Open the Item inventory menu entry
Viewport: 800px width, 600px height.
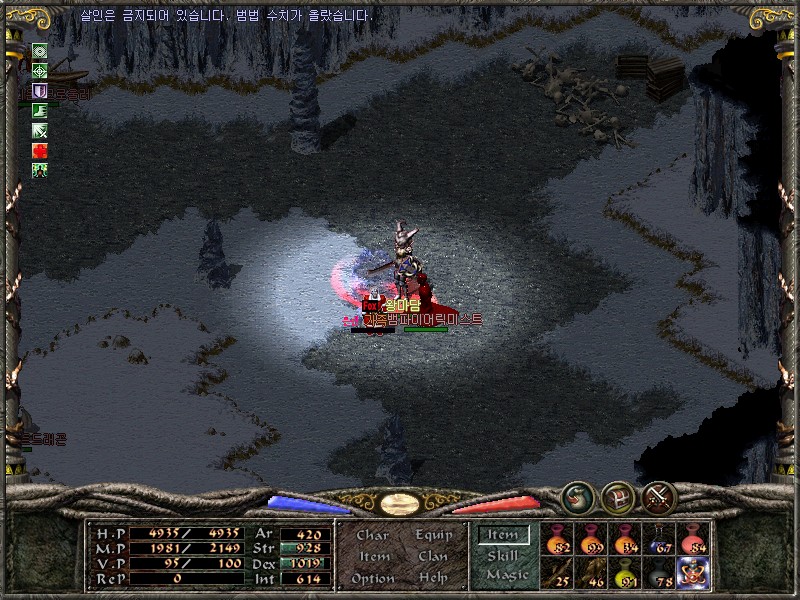(374, 556)
